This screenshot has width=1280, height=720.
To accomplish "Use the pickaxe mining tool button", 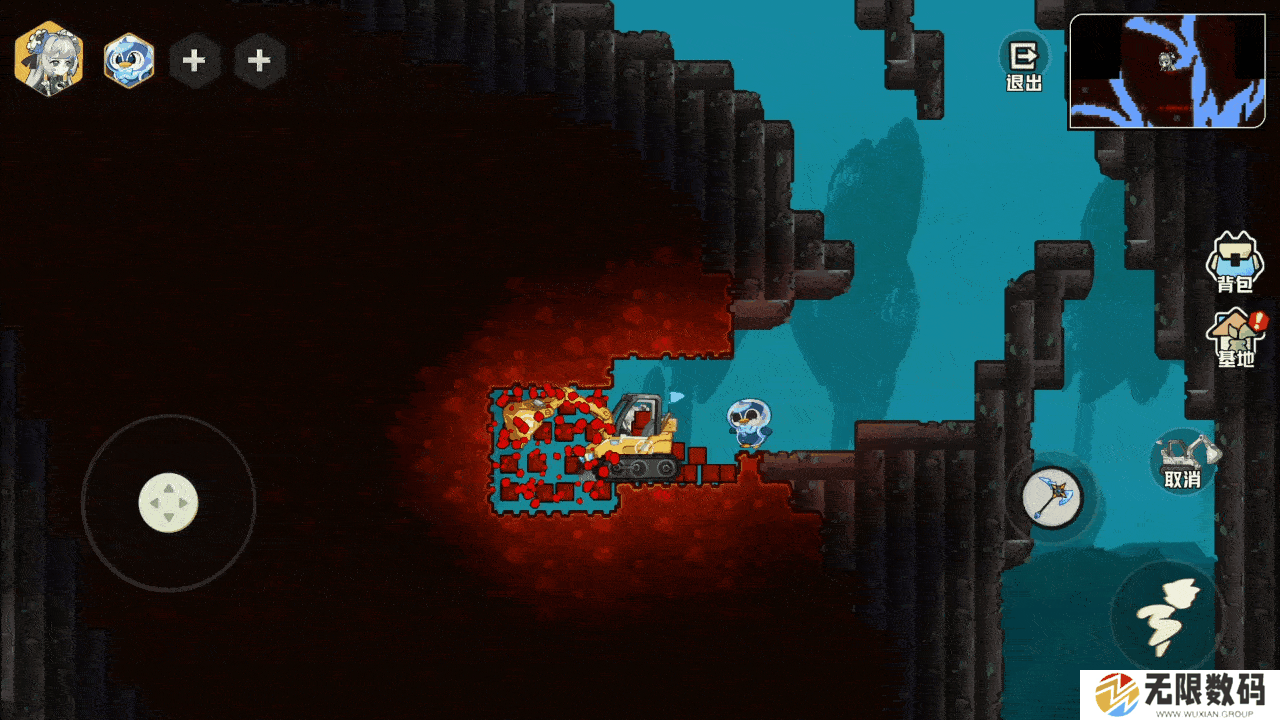I will pyautogui.click(x=1051, y=497).
